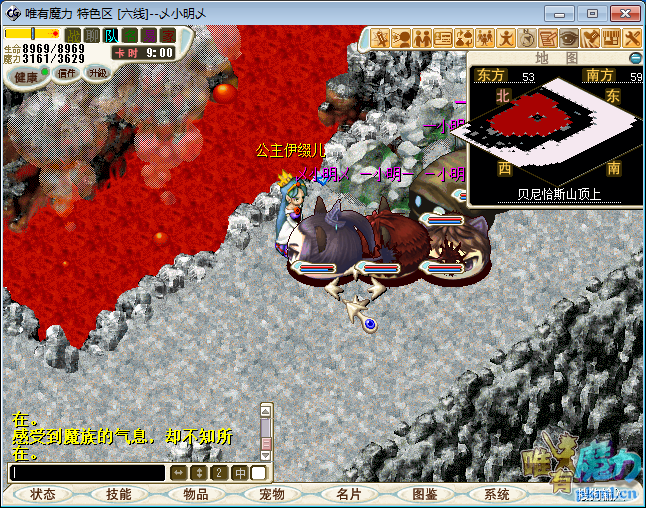The image size is (646, 508).
Task: Click the eye icon in the toolbar
Action: coord(569,38)
